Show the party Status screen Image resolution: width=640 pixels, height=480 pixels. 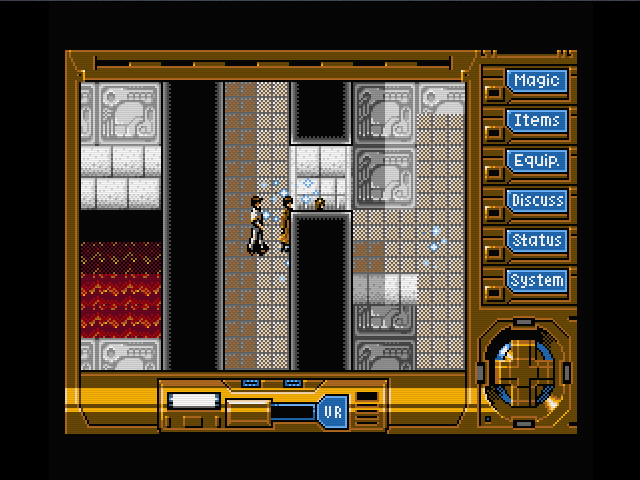tap(537, 241)
